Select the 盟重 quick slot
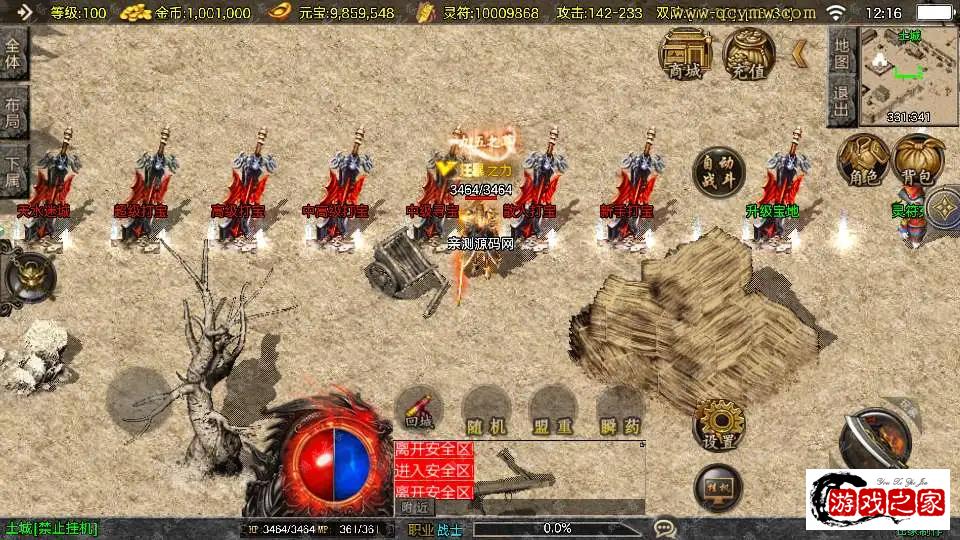Screen dimensions: 960x540 (552, 410)
